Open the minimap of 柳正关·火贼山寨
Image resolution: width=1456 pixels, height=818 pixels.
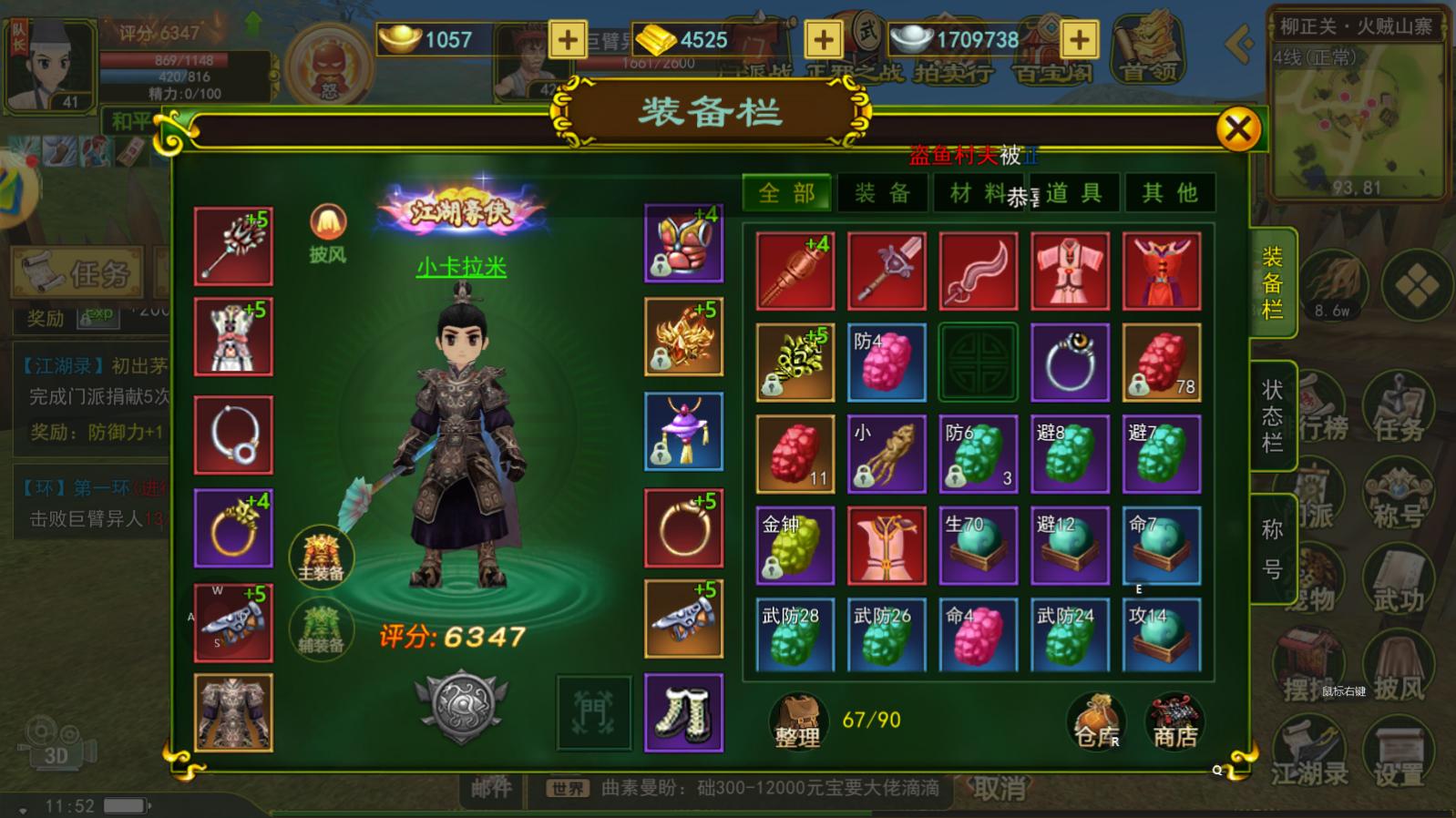point(1356,118)
